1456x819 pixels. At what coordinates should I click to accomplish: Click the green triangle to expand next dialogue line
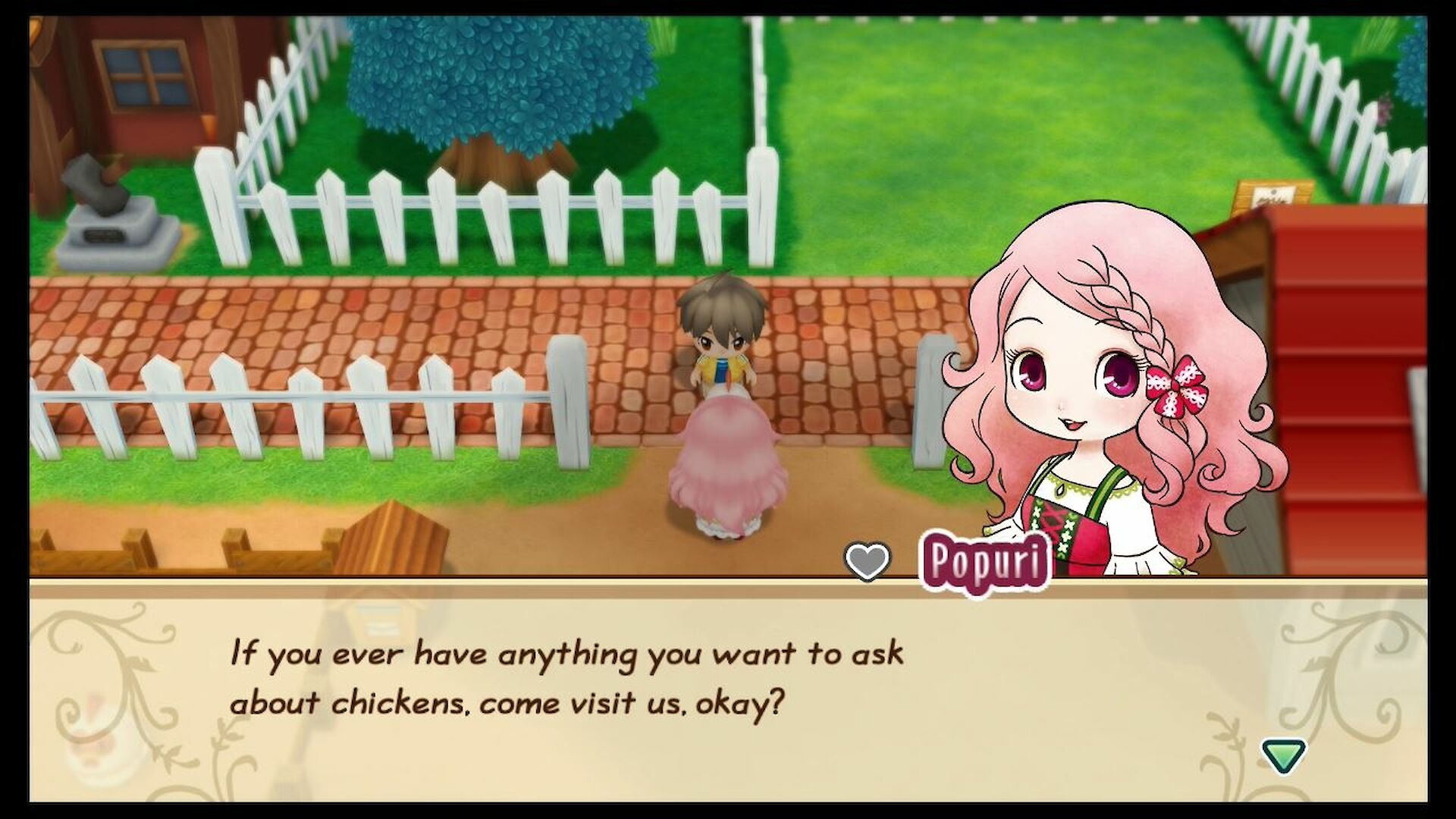(1282, 755)
